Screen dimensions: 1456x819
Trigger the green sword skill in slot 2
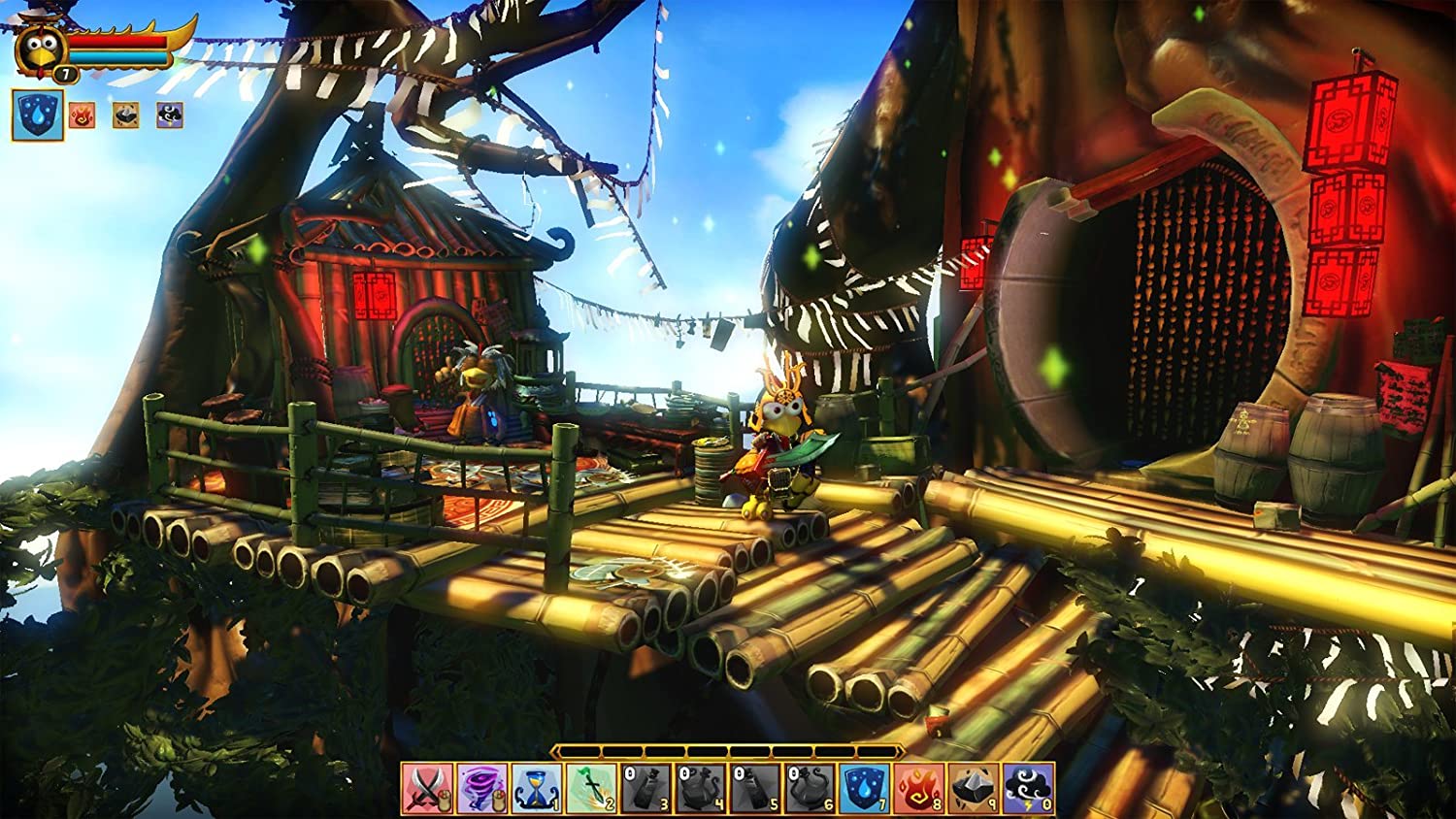pos(591,788)
